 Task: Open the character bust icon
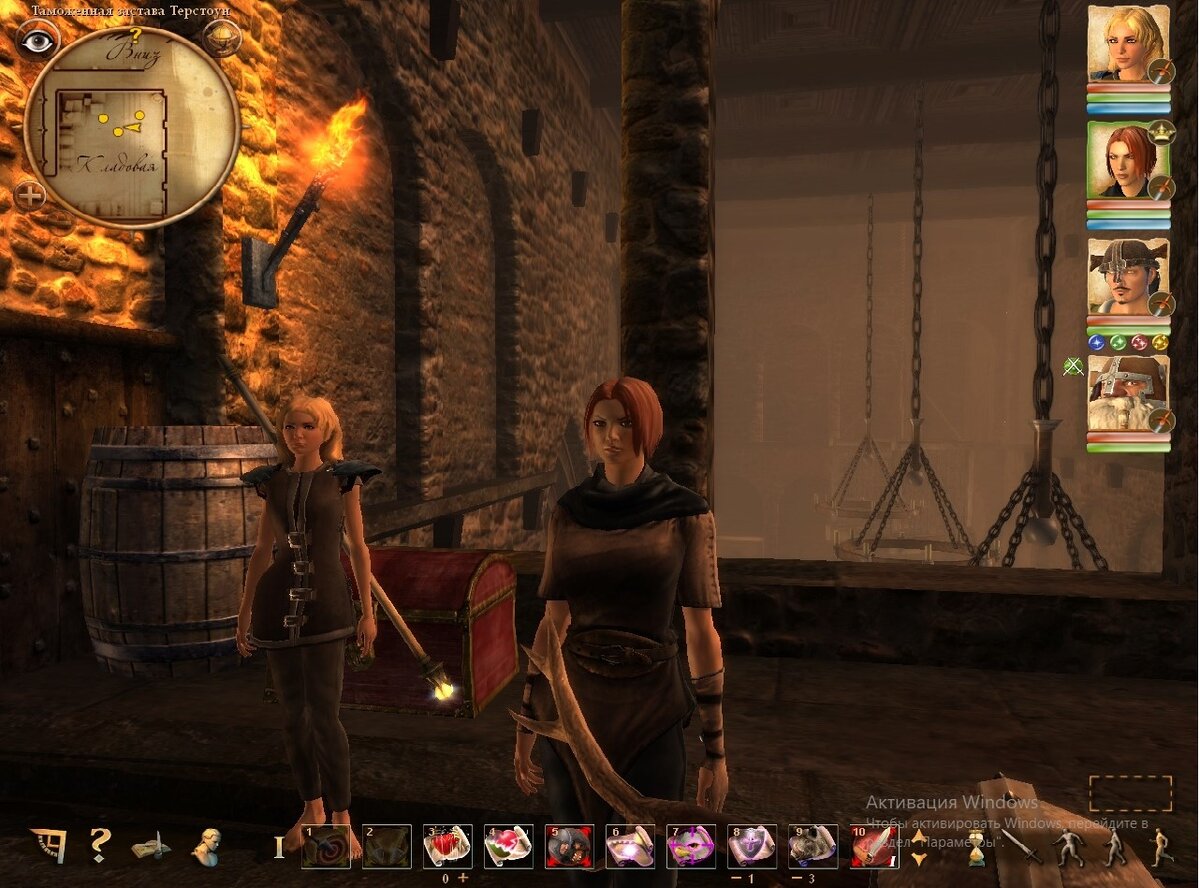[206, 846]
